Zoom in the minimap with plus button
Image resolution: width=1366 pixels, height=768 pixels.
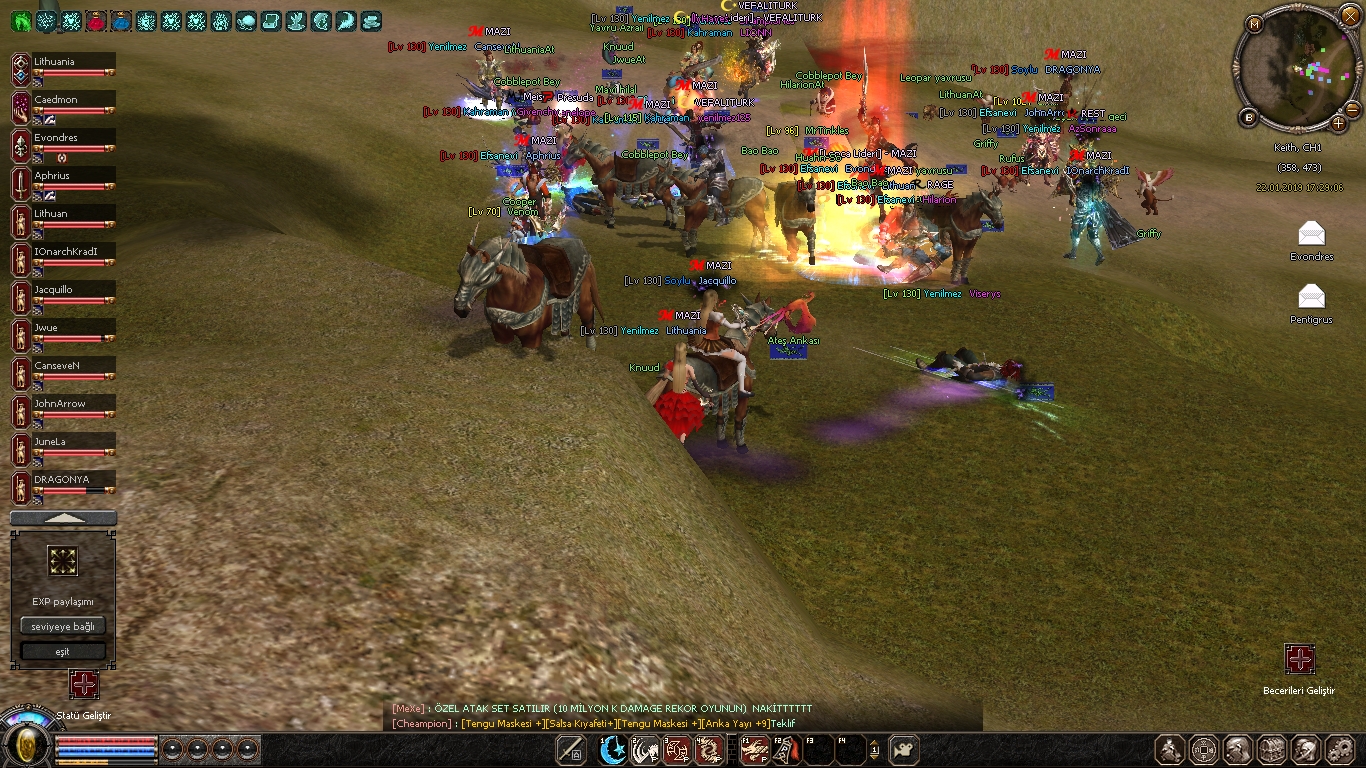pyautogui.click(x=1339, y=122)
